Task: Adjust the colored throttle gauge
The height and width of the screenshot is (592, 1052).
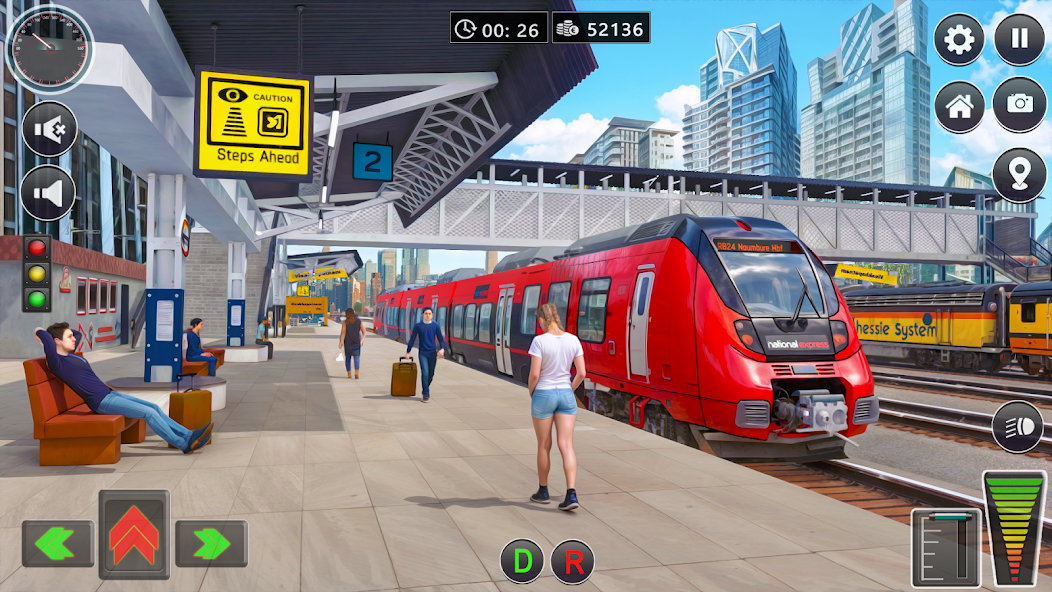Action: point(1014,527)
